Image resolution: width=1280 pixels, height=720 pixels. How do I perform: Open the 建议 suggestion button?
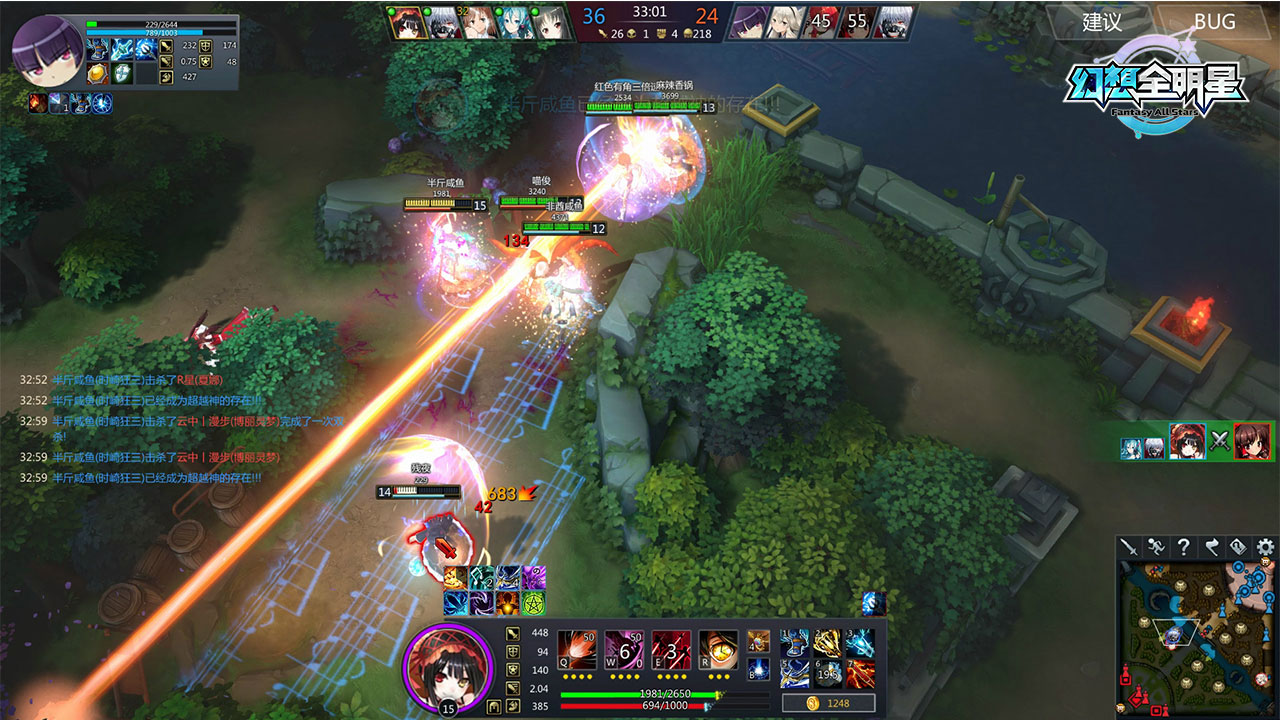[x=1100, y=22]
